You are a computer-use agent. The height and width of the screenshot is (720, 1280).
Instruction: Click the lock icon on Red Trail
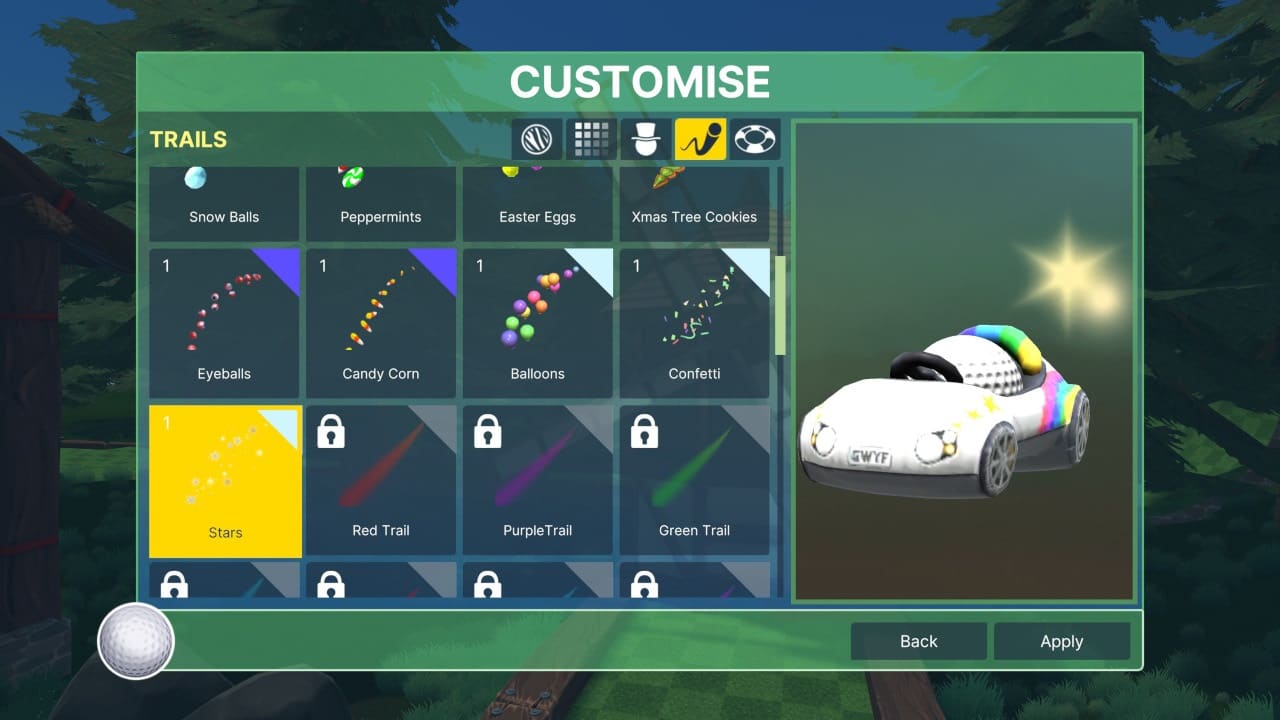331,432
